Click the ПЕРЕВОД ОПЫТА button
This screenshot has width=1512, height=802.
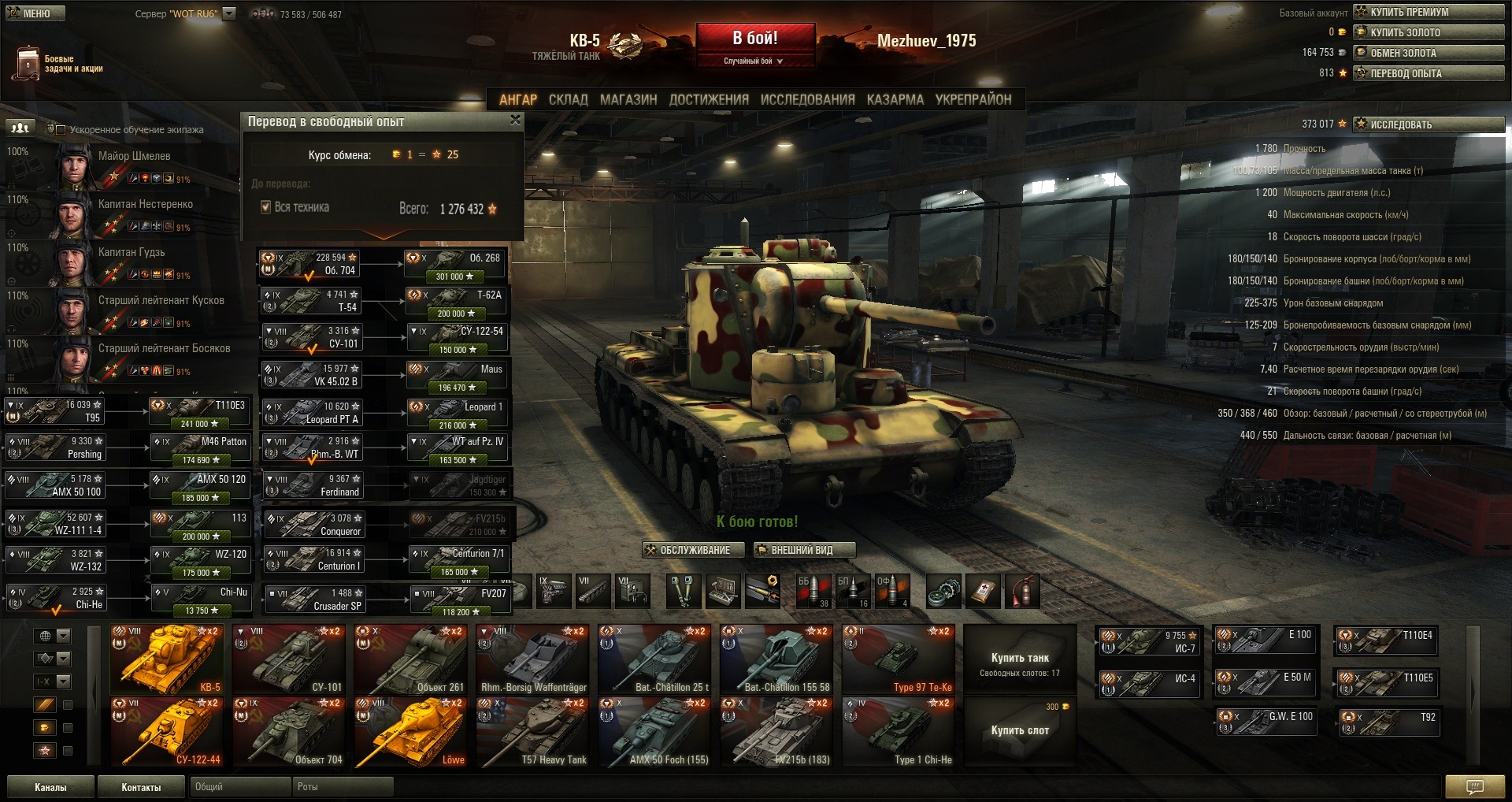pos(1429,73)
